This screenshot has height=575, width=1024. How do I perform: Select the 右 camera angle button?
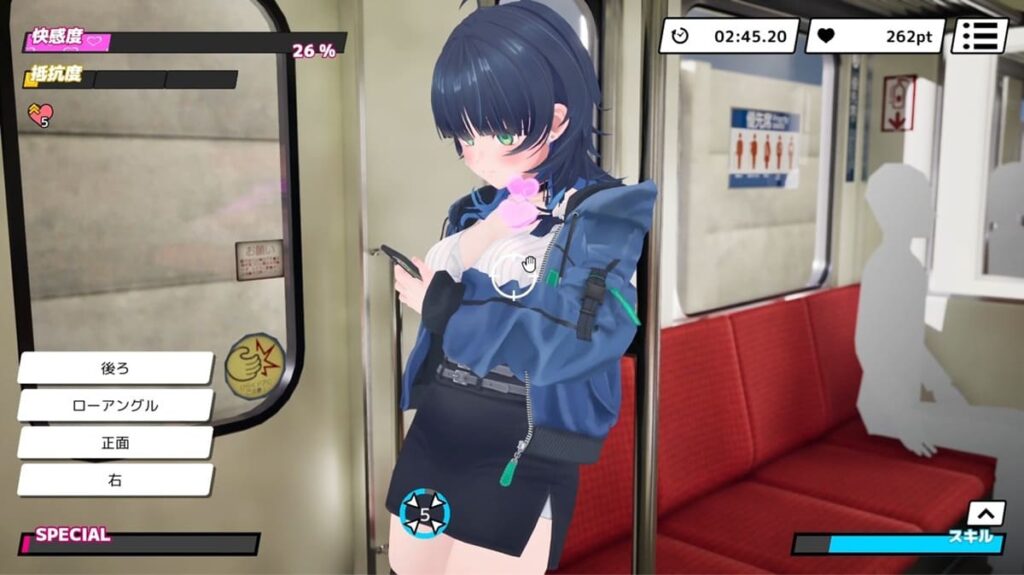point(115,480)
